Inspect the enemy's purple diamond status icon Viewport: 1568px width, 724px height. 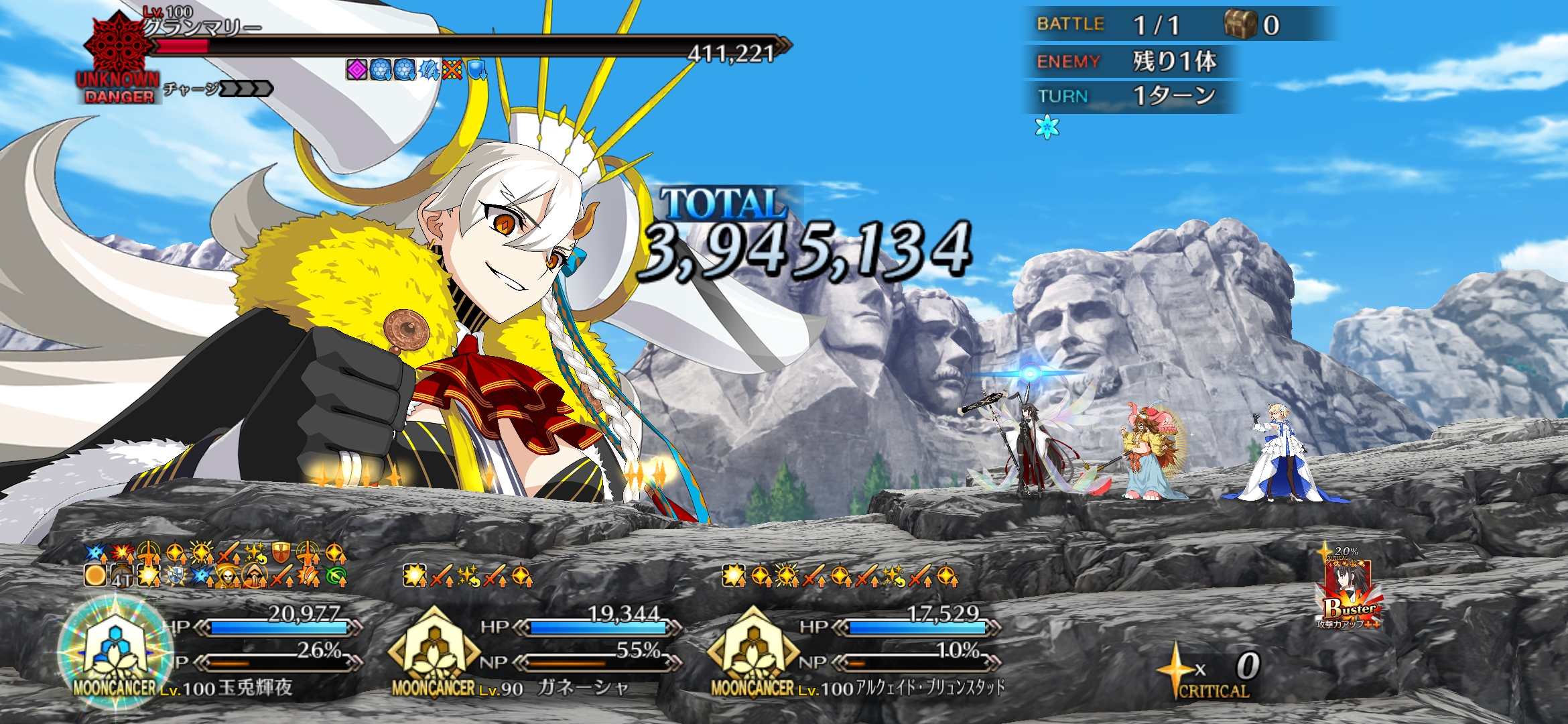[x=356, y=69]
